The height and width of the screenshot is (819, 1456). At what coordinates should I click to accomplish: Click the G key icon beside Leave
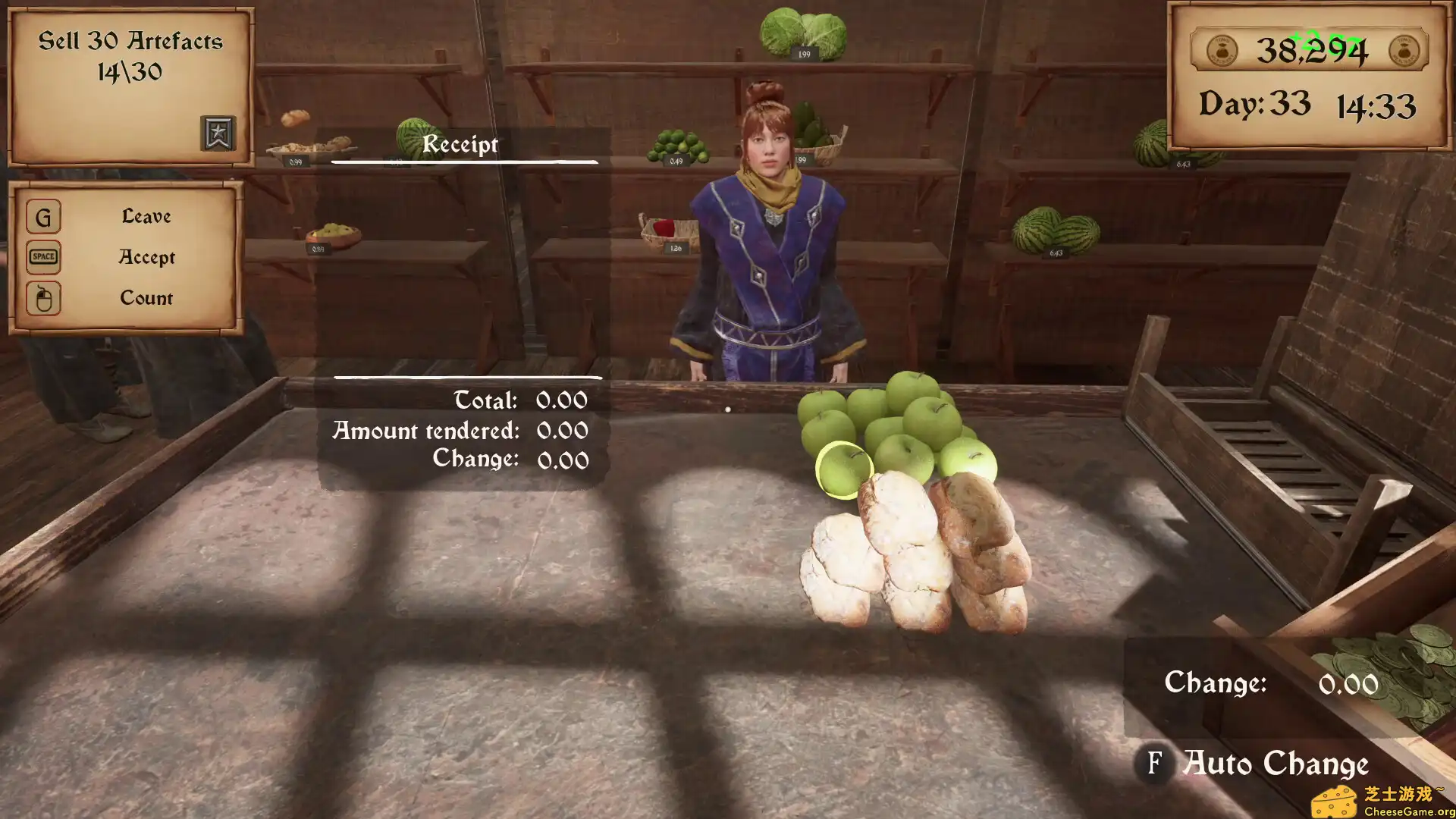(43, 218)
